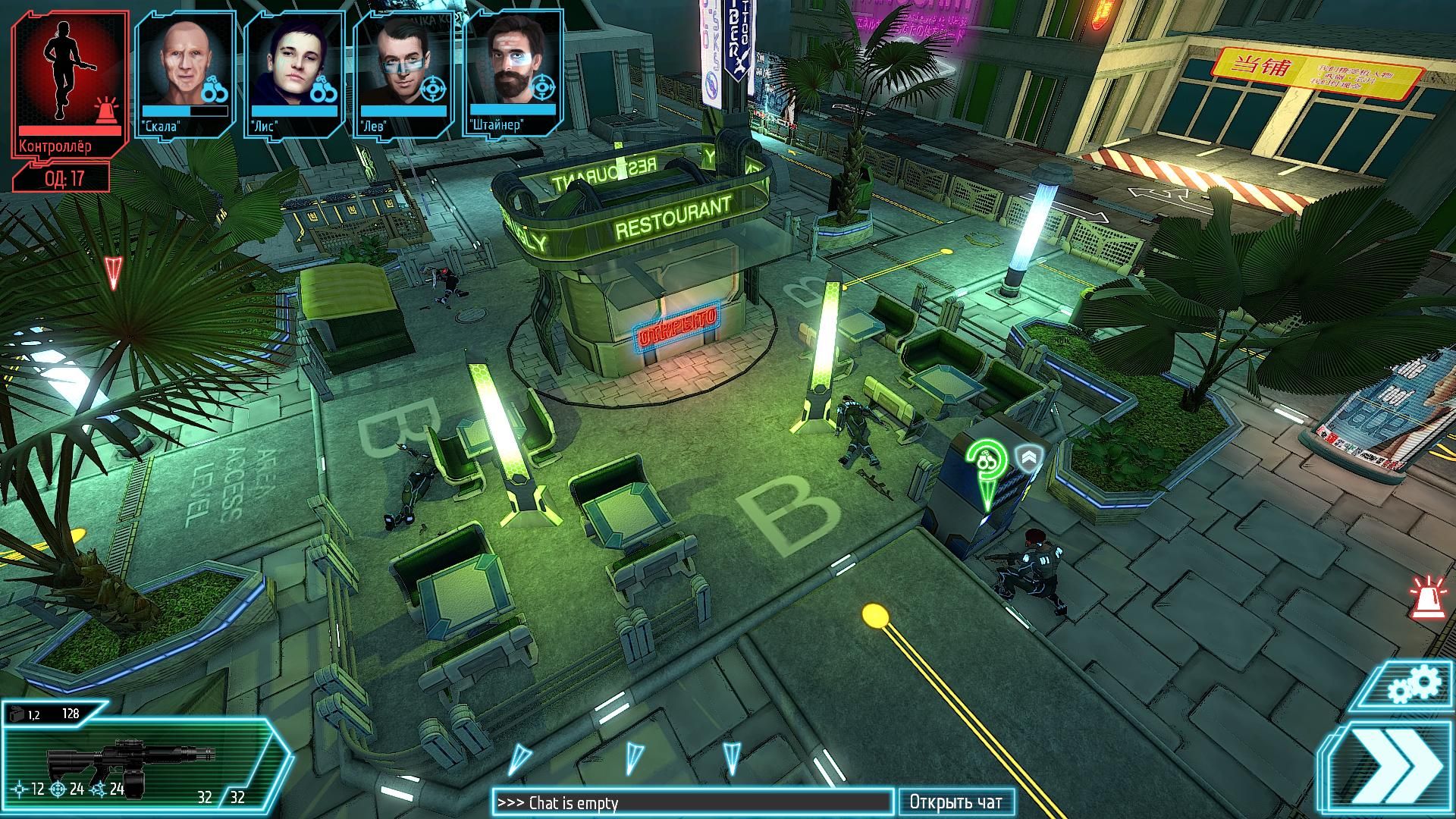
Task: Select the "Скала" squad member portrait
Action: [185, 73]
